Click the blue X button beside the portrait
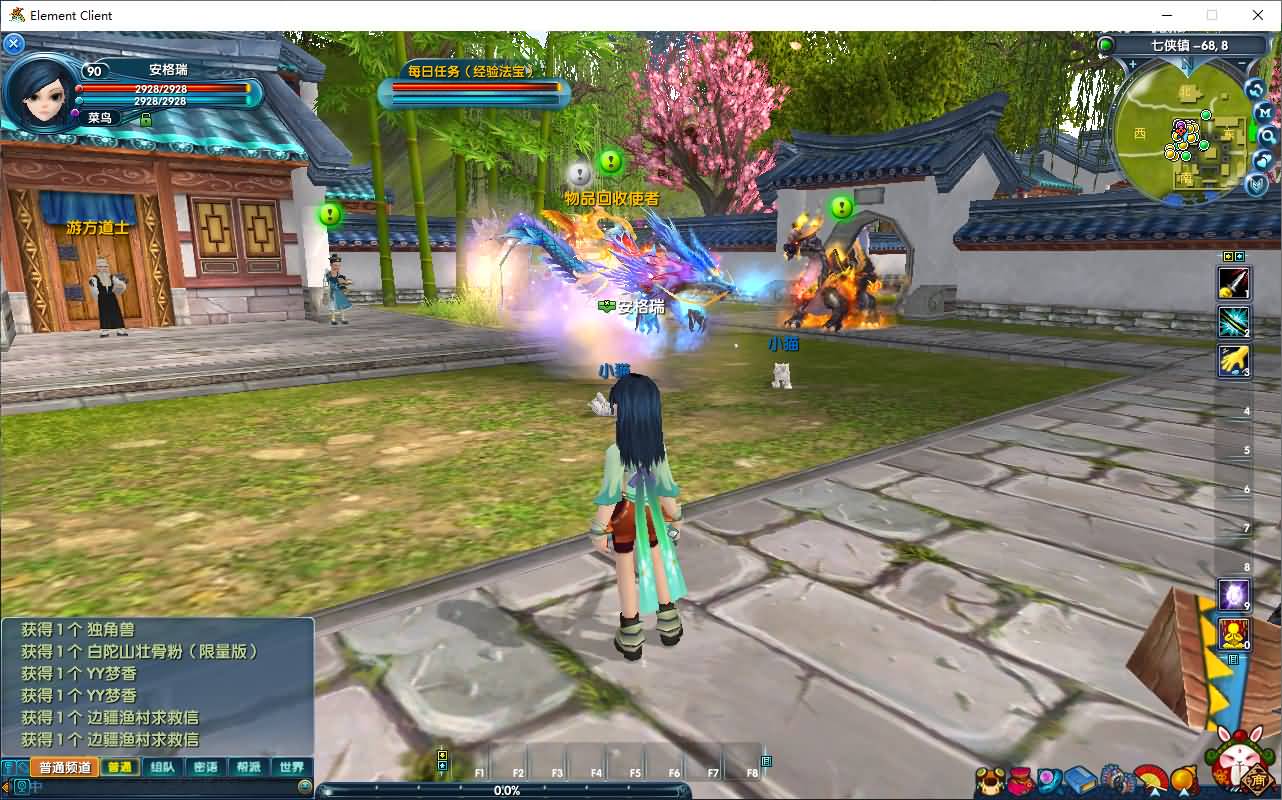 point(14,43)
